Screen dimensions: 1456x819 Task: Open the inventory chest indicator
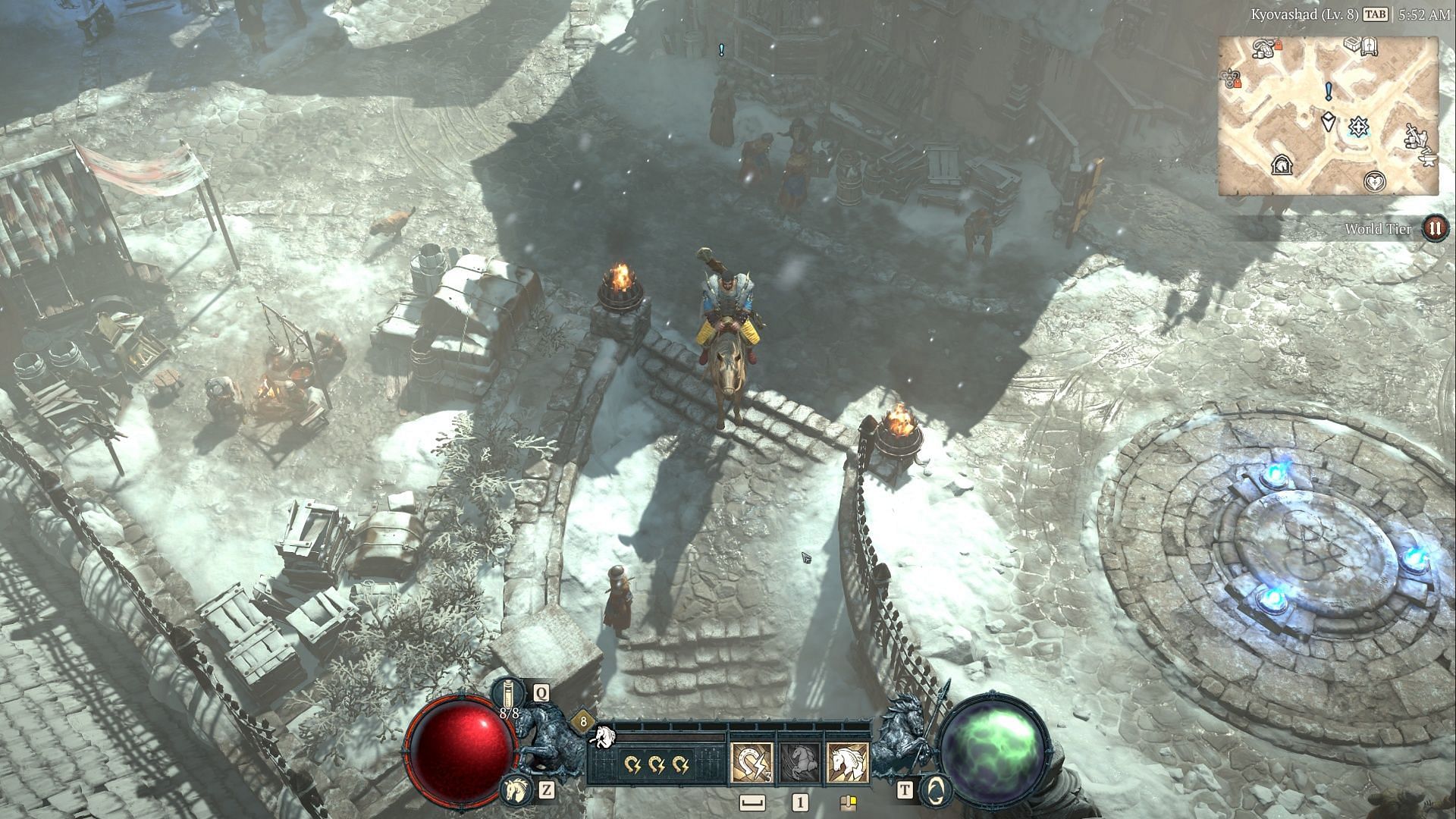click(848, 802)
